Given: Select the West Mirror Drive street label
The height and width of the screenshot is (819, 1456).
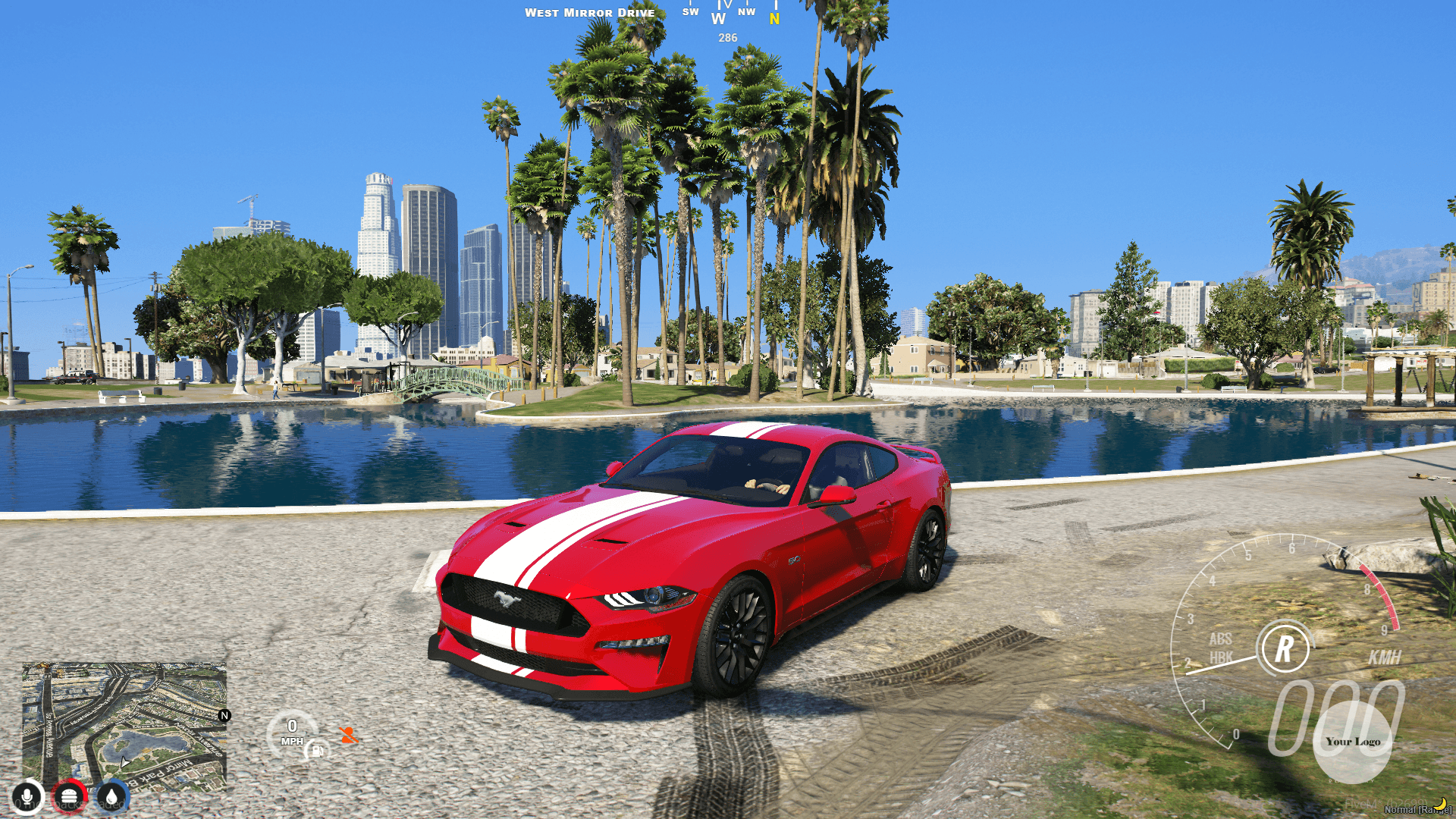Looking at the screenshot, I should coord(590,13).
